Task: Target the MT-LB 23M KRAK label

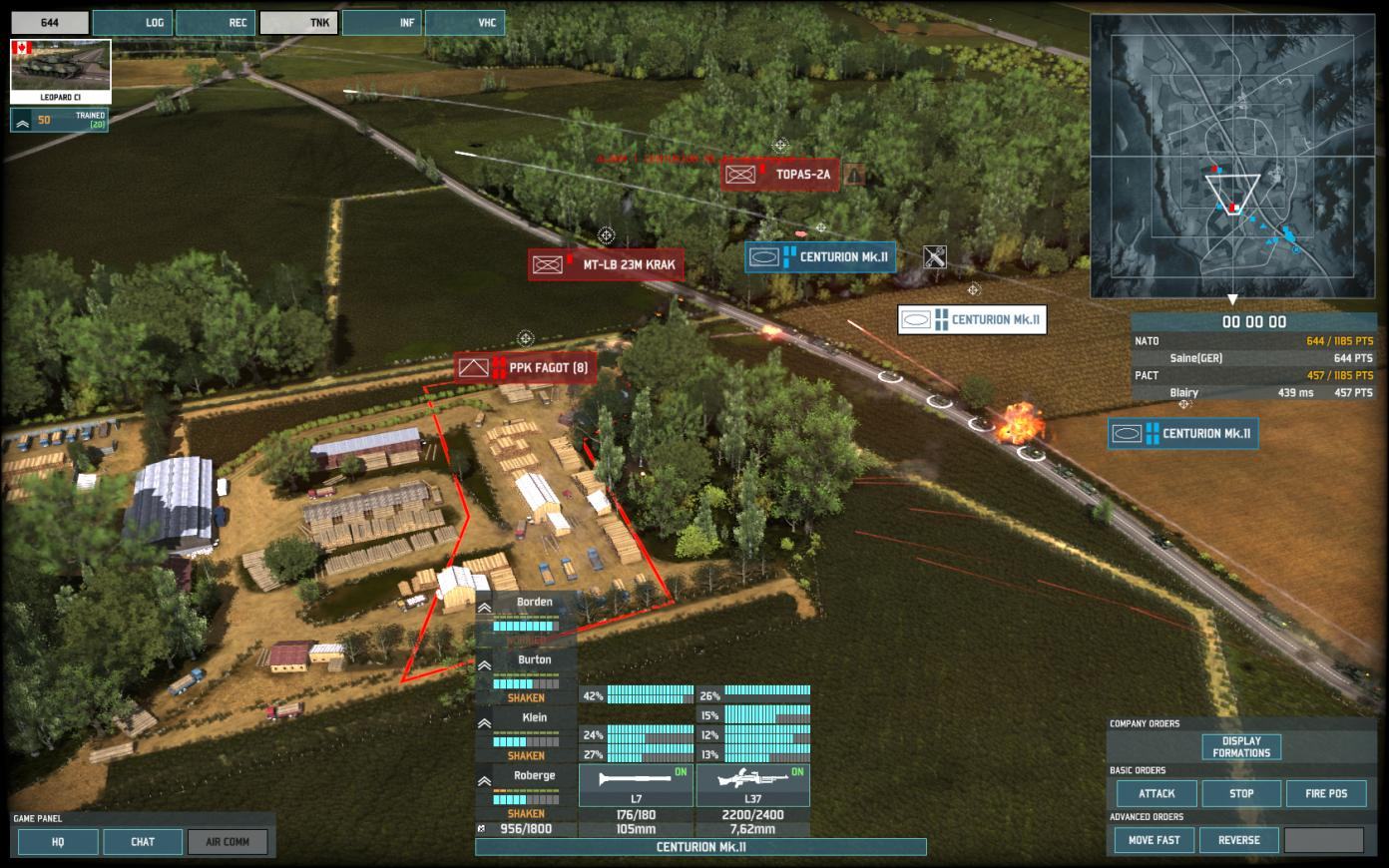Action: (606, 265)
